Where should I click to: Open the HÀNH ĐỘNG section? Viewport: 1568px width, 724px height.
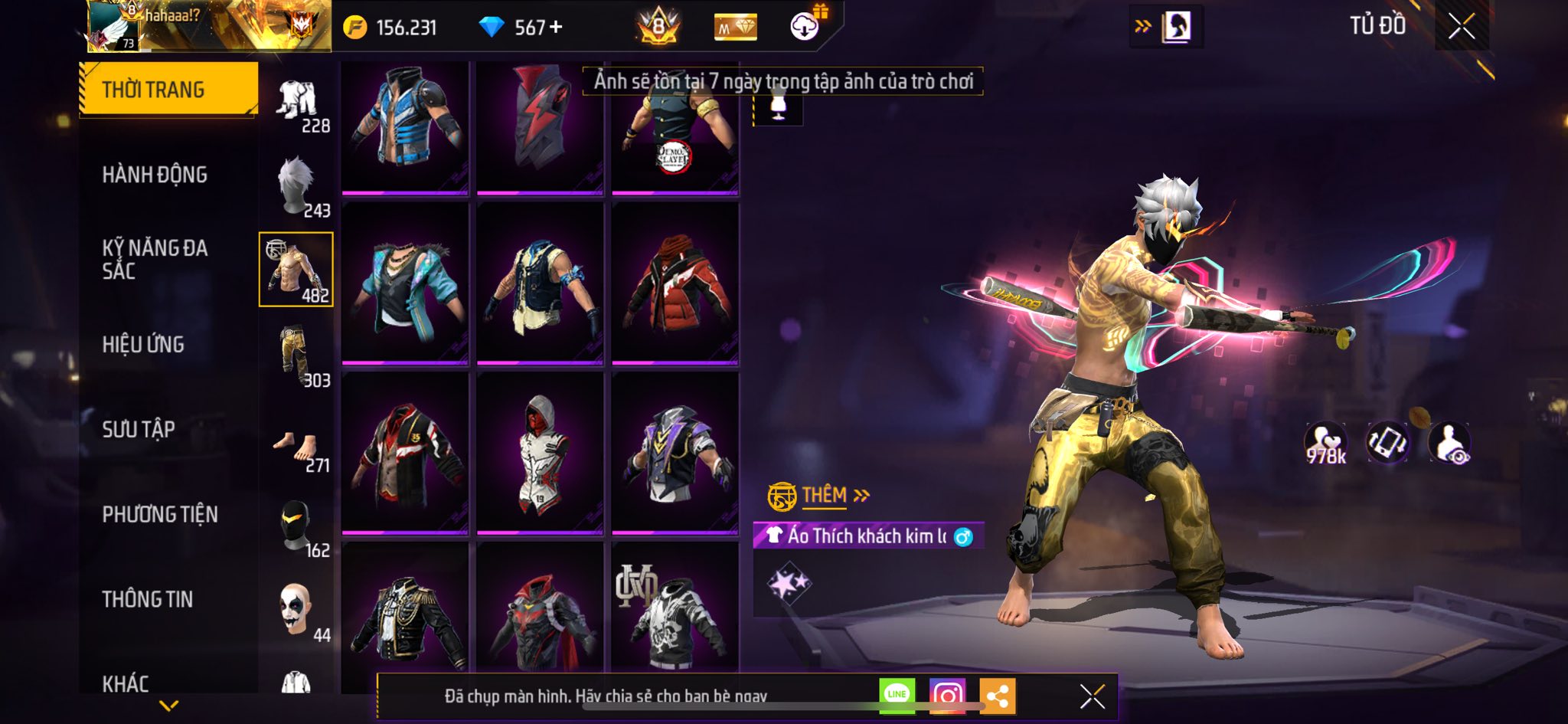(x=155, y=175)
